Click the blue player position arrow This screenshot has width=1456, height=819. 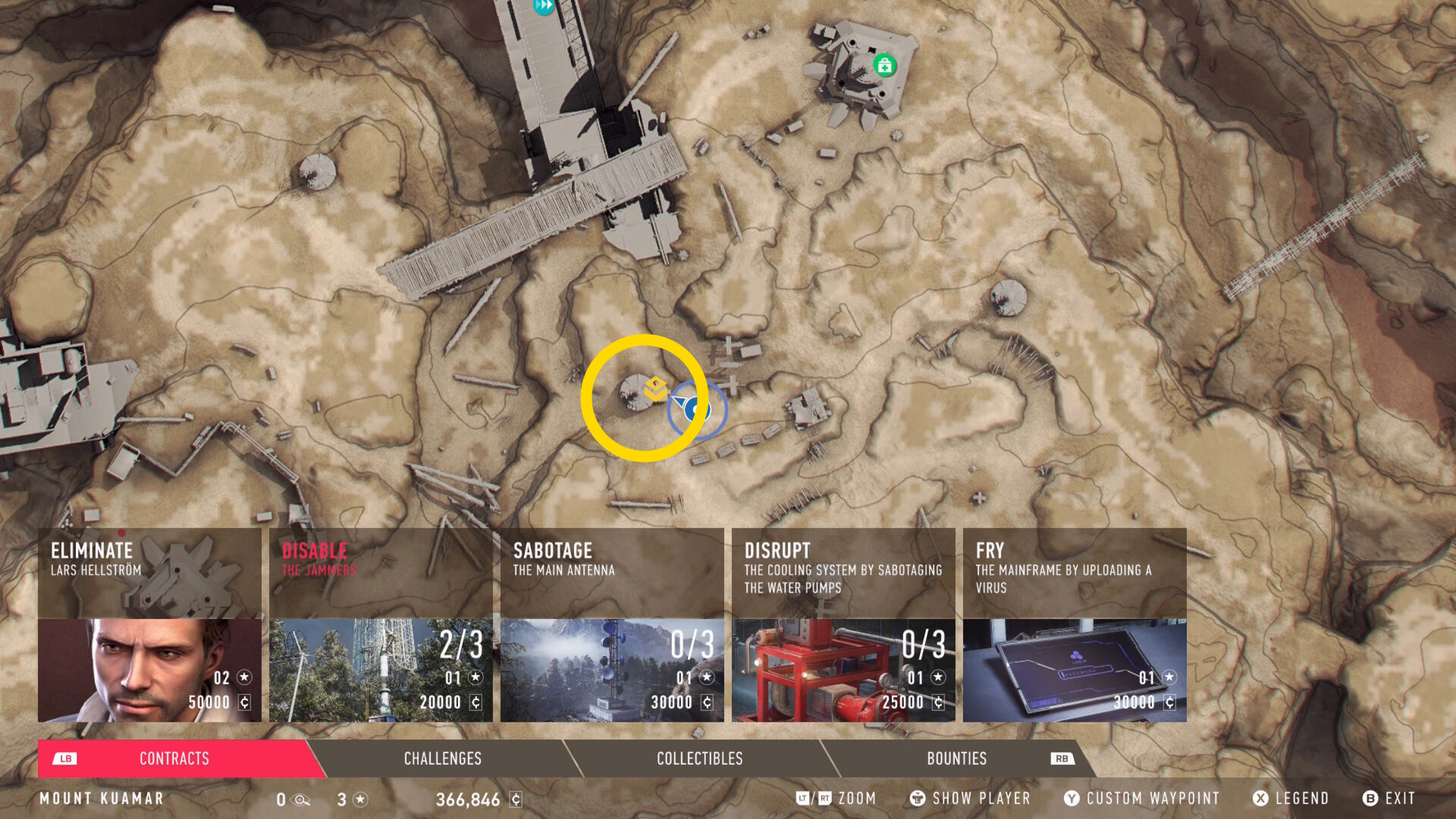click(x=693, y=409)
